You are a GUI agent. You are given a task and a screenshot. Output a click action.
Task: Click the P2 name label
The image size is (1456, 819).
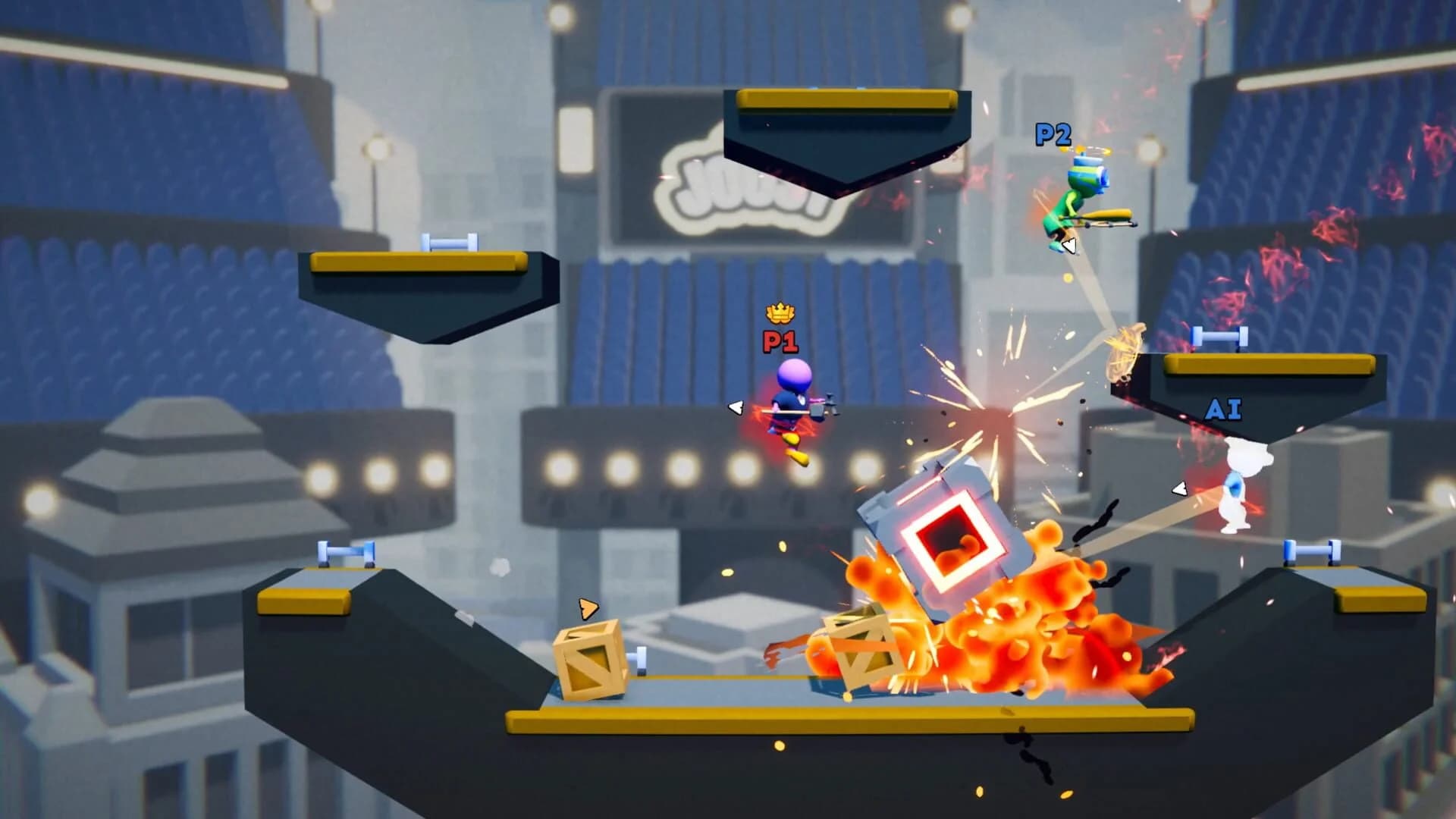(x=1054, y=138)
